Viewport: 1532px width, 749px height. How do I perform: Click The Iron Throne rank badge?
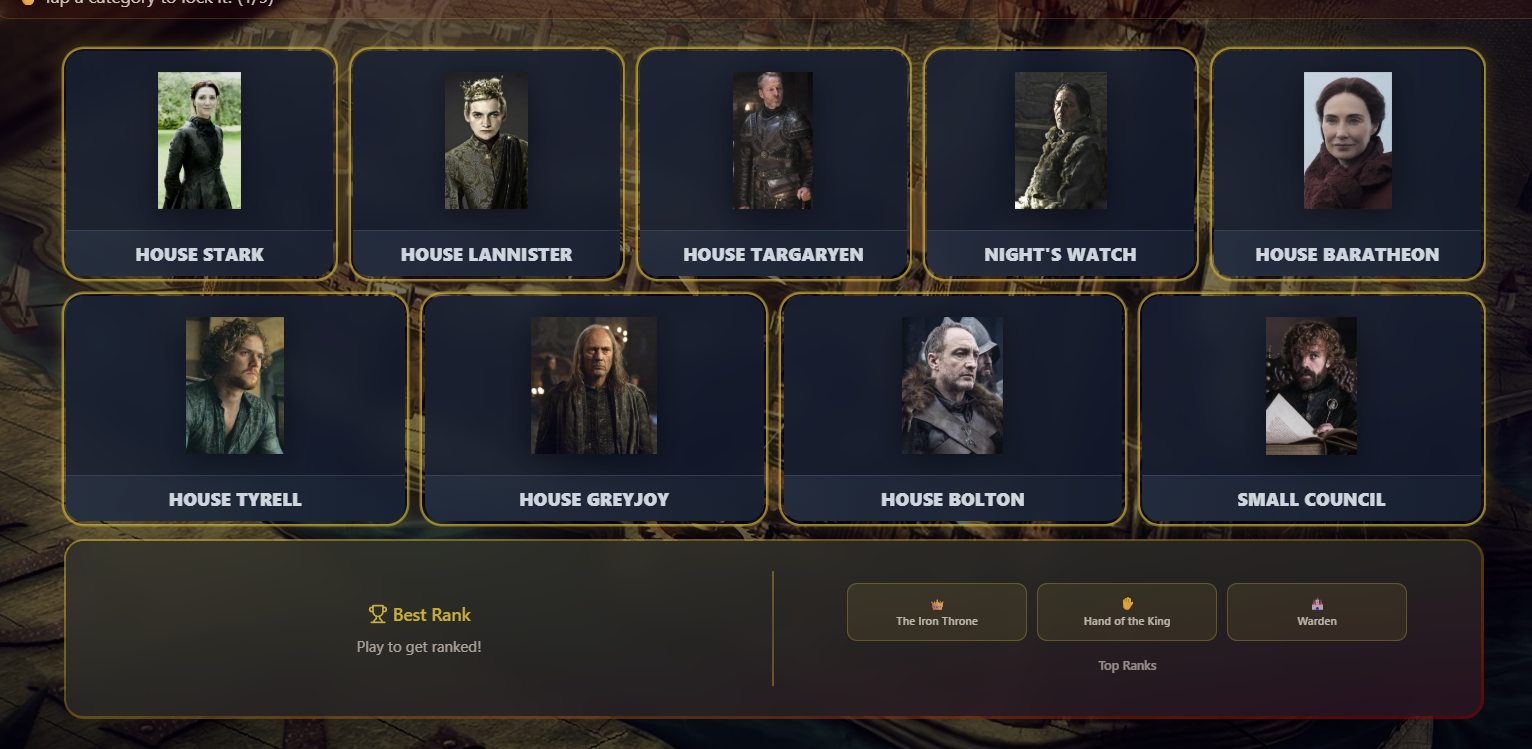point(937,612)
